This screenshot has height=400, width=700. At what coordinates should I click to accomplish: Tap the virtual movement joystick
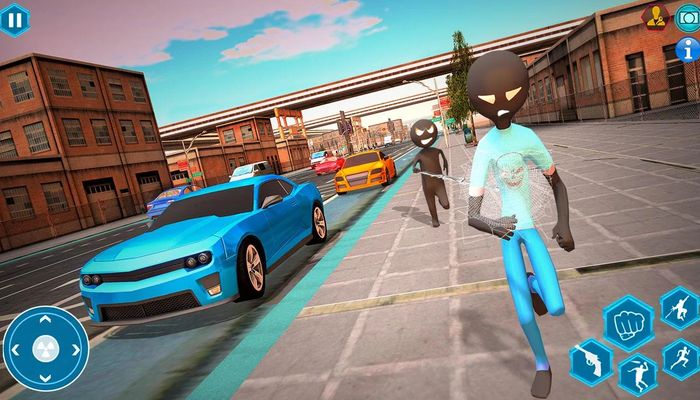[x=46, y=349]
